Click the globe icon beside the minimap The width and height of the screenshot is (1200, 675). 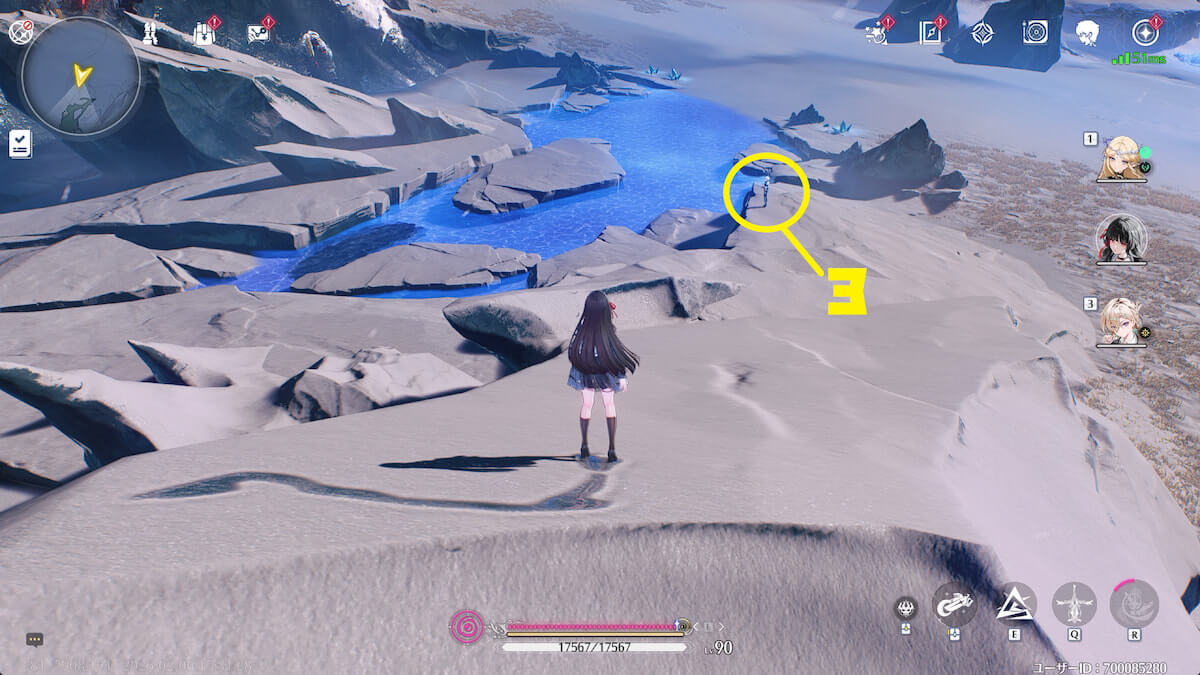pos(19,32)
